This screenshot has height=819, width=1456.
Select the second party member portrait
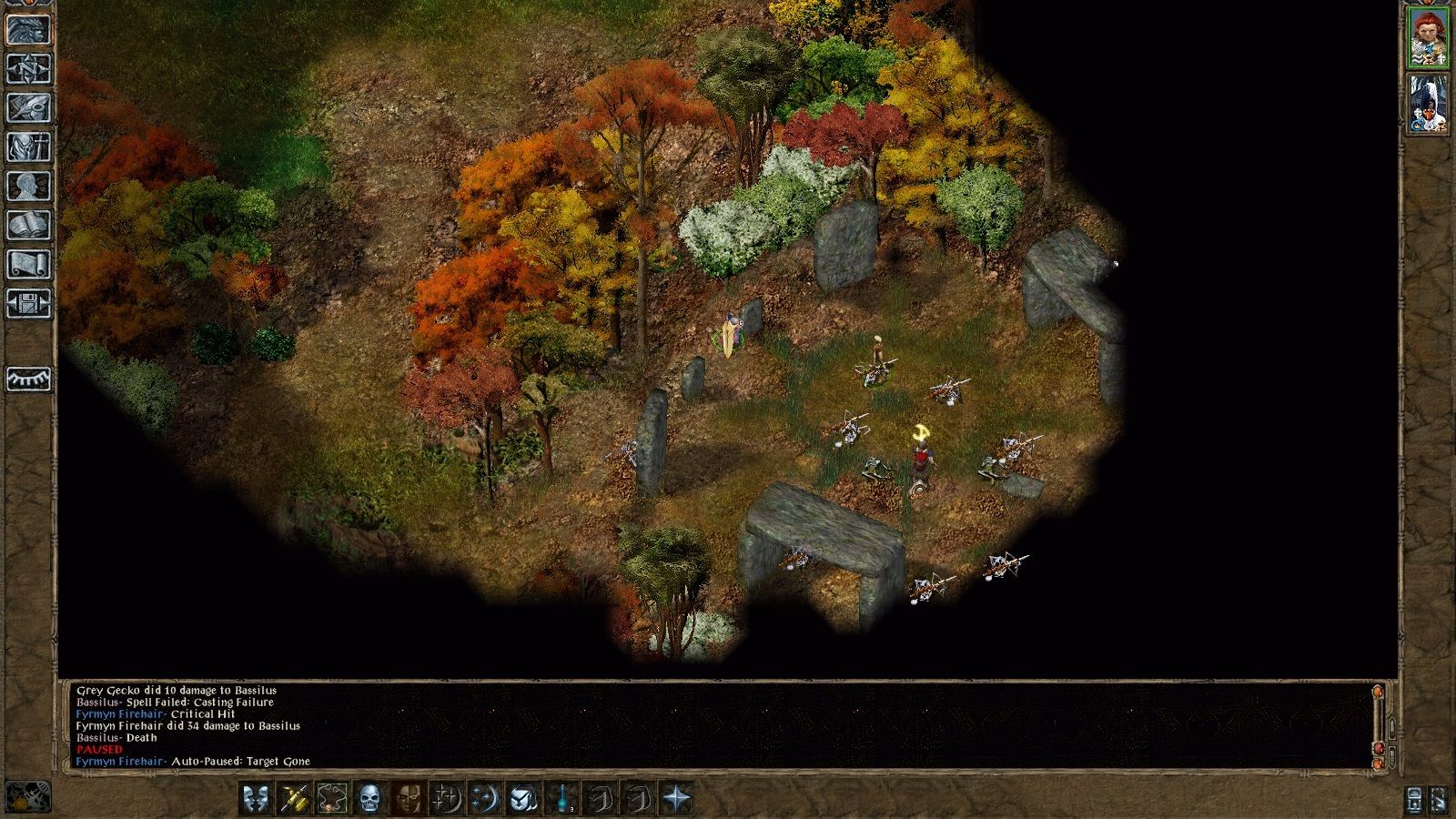pyautogui.click(x=1428, y=104)
